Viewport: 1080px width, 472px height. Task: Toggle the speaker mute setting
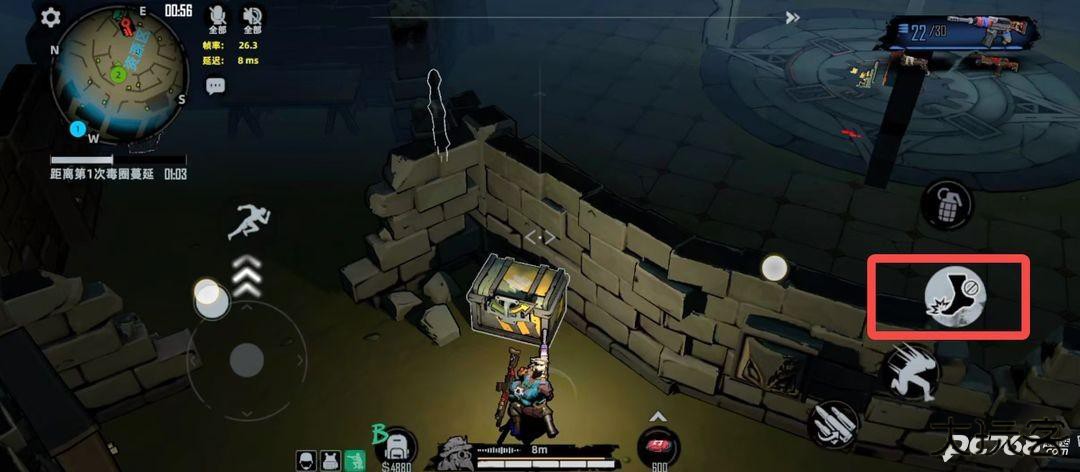tap(253, 15)
